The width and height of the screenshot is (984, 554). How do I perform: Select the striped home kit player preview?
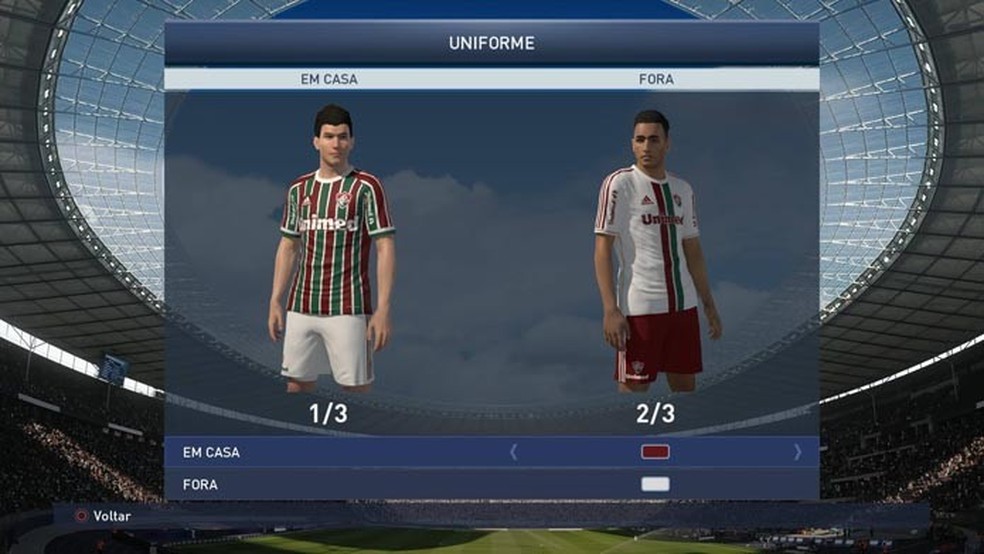pyautogui.click(x=331, y=250)
